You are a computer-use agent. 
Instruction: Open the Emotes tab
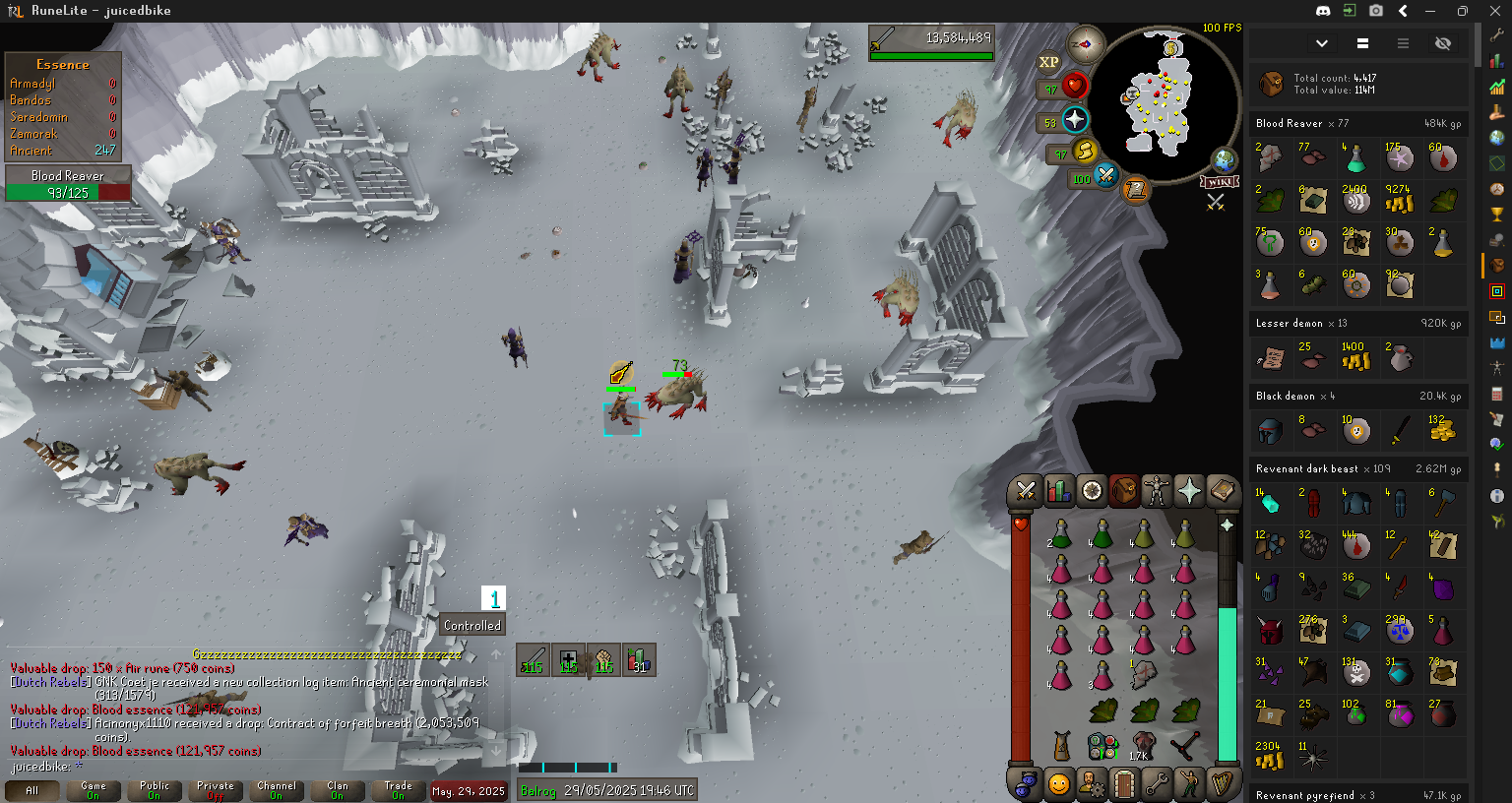tap(1189, 784)
